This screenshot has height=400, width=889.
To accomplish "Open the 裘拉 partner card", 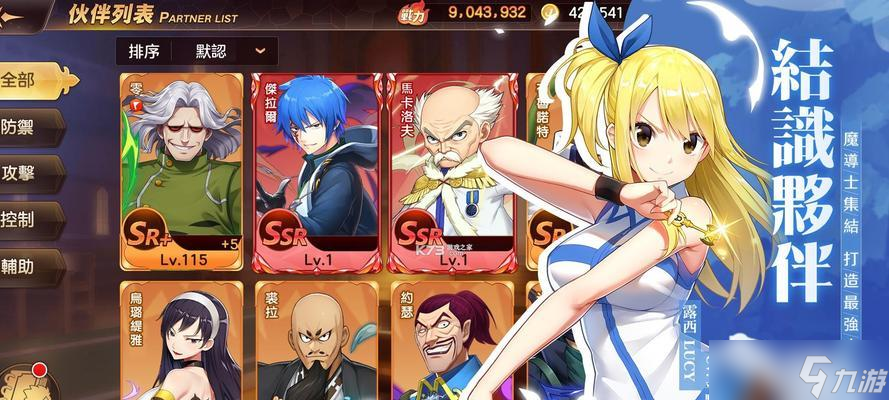I will click(x=315, y=342).
